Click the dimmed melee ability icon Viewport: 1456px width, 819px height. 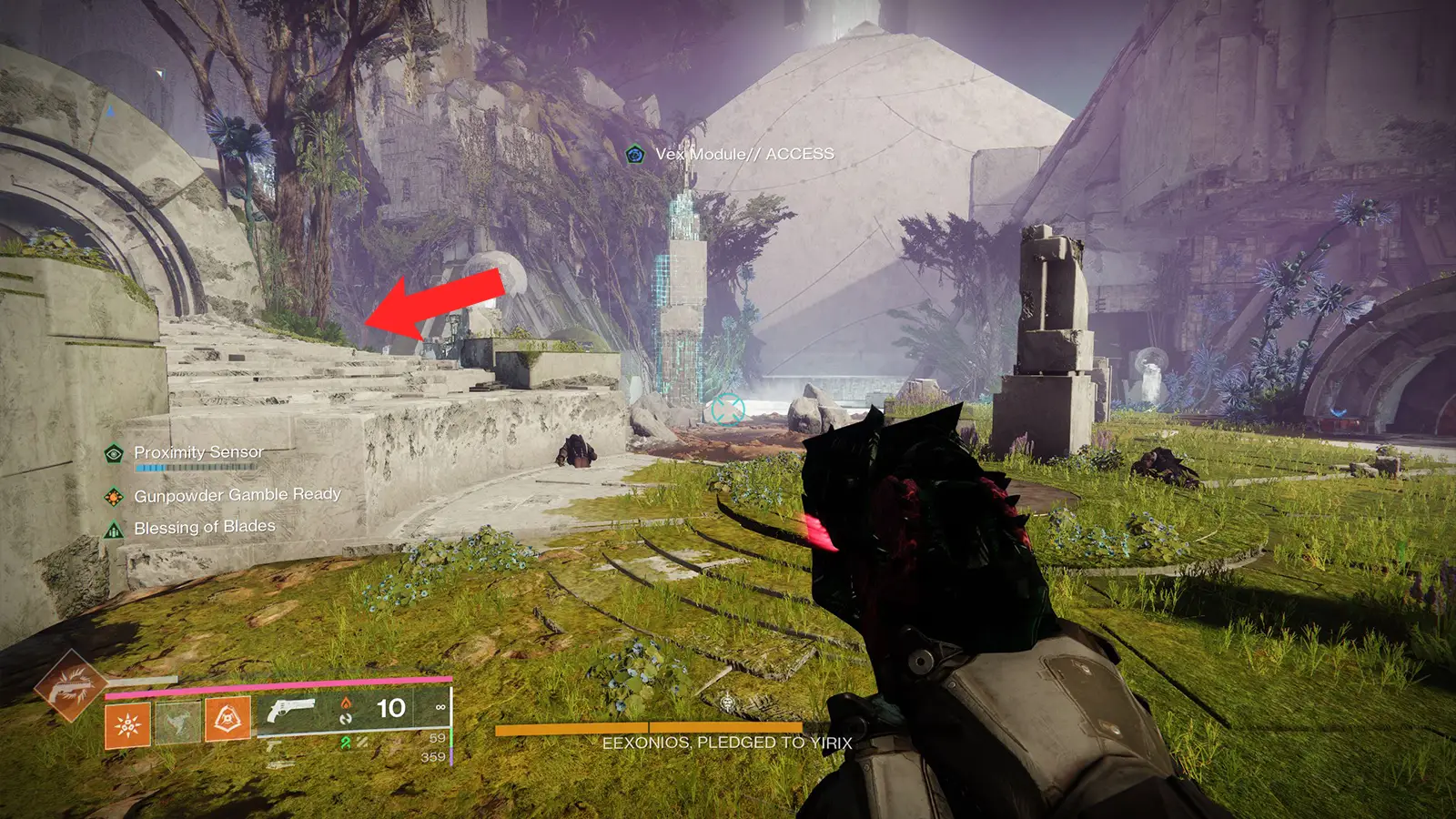178,722
